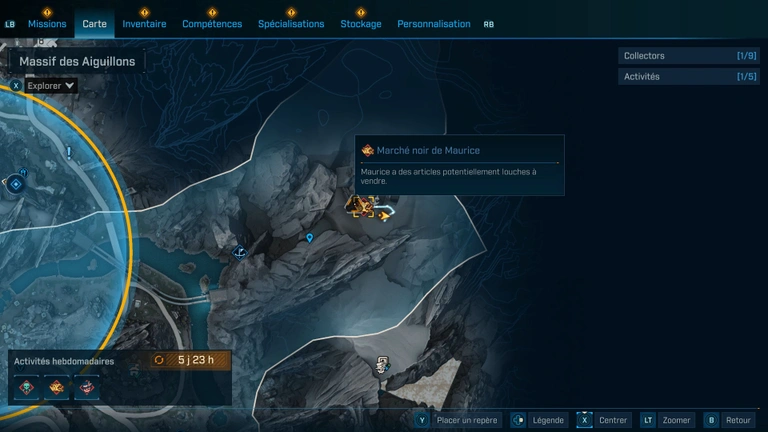Select the Carte tab

click(x=95, y=24)
